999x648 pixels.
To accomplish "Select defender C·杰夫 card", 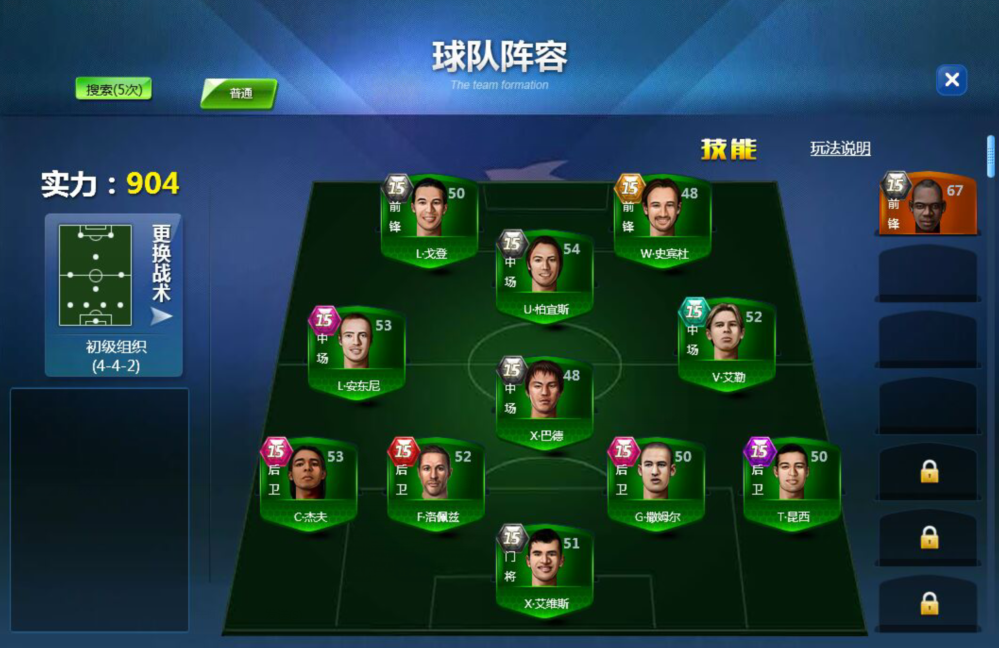I will (309, 483).
